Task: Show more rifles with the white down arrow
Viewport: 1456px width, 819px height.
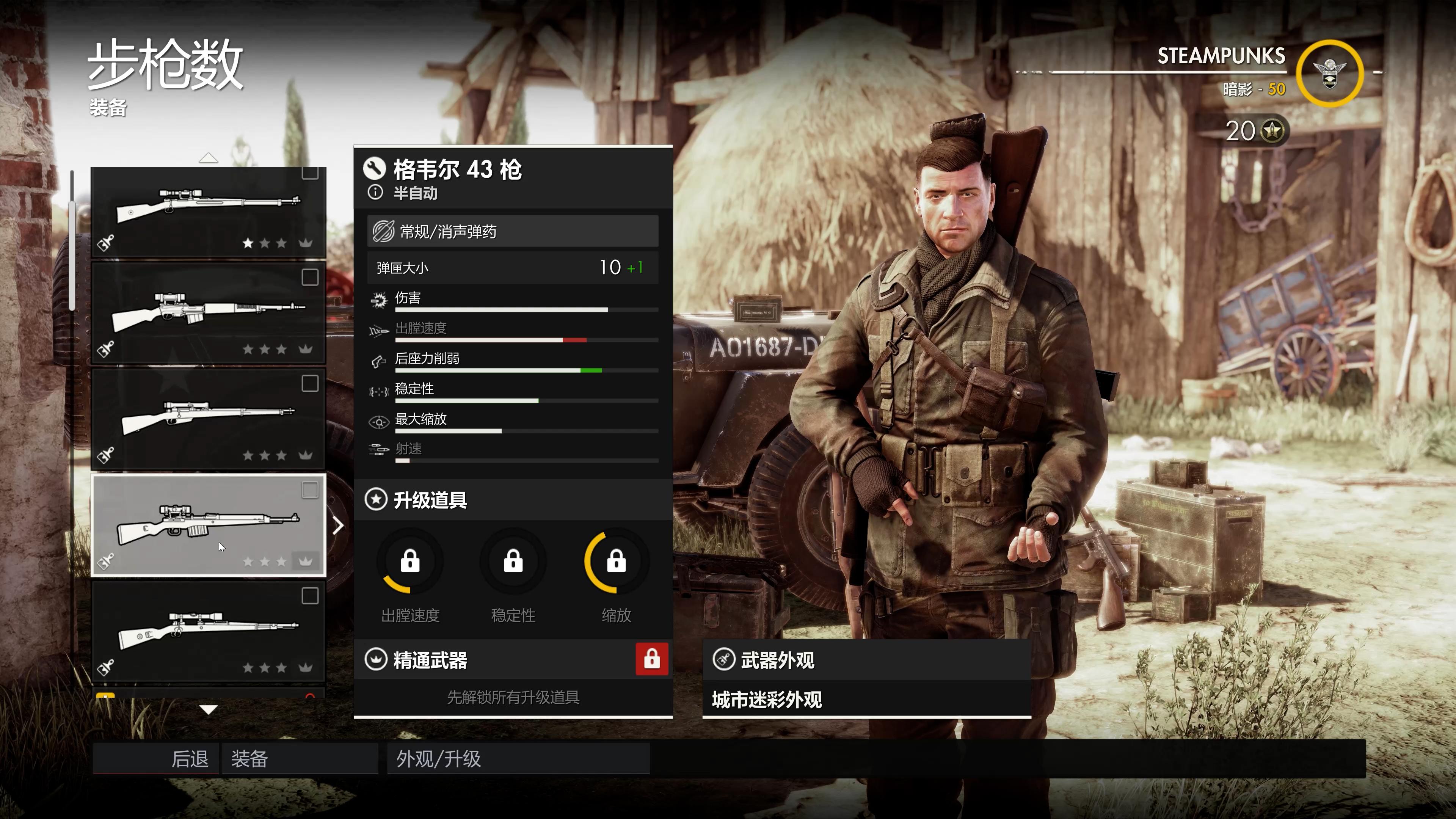Action: pyautogui.click(x=208, y=709)
